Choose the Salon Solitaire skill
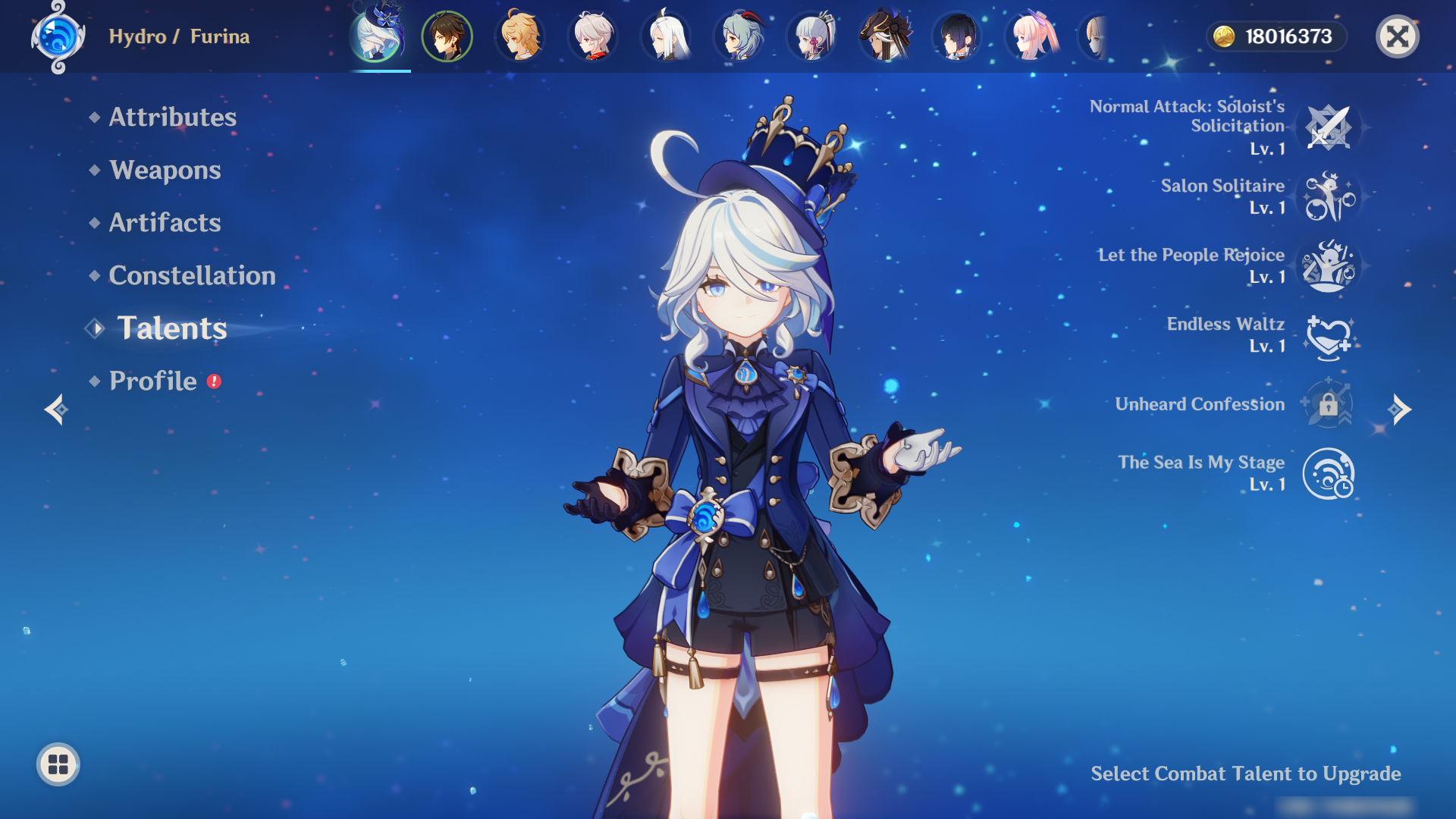 1328,196
